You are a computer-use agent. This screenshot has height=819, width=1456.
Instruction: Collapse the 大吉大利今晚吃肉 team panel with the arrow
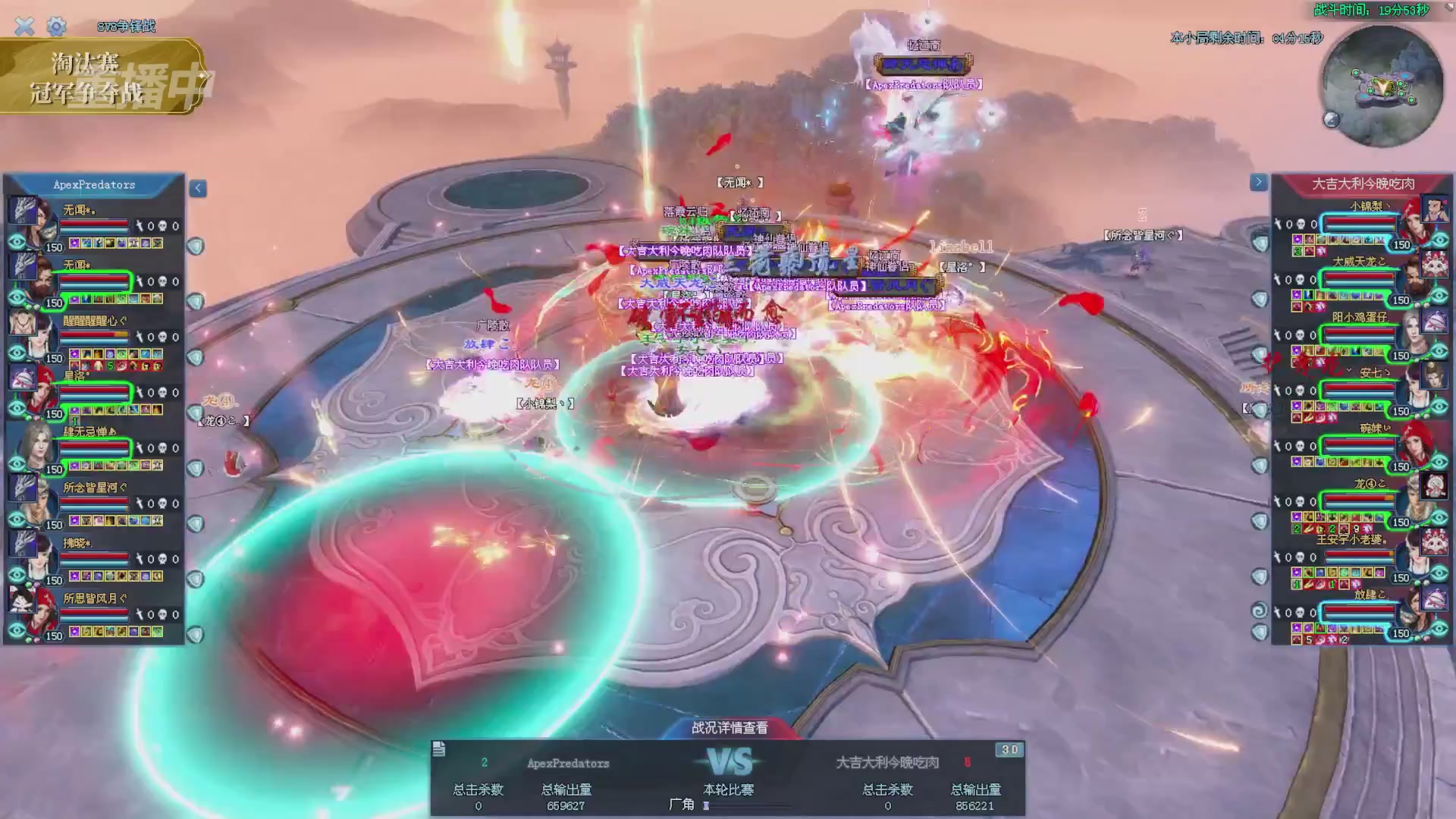pos(1258,182)
